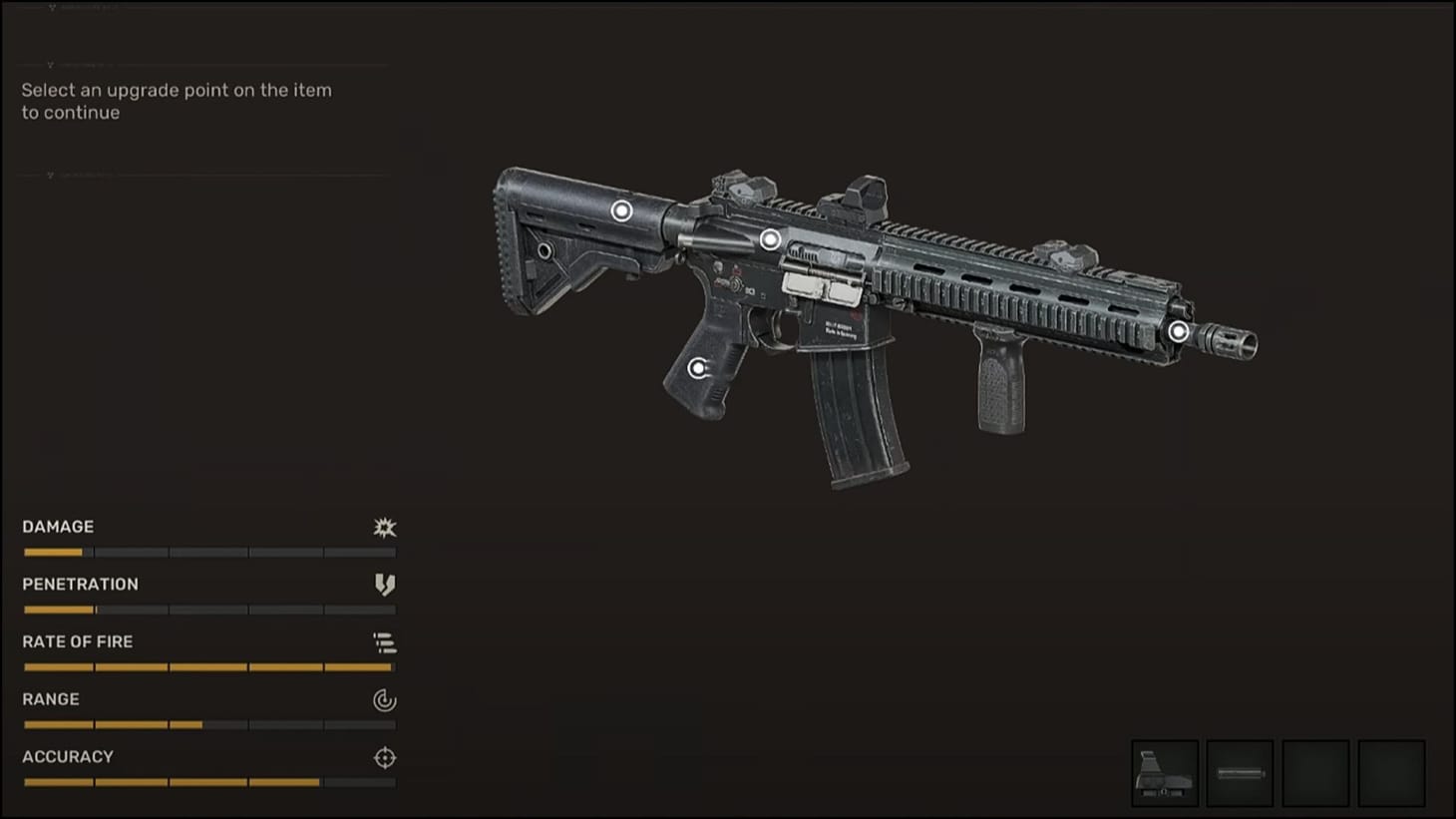Expand the top-left section header chevron
Screen dimensions: 1456x819
51,6
